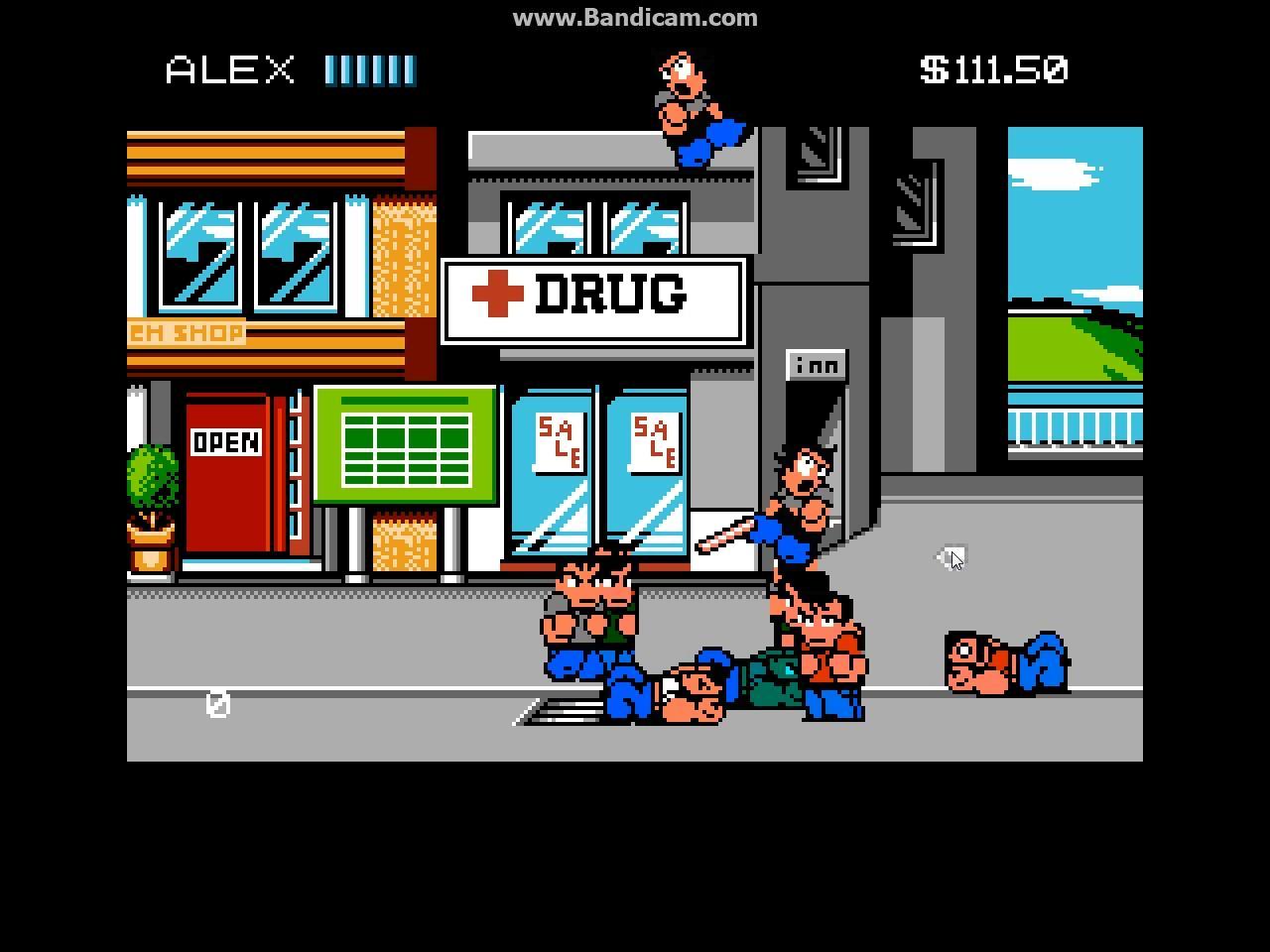Select the DRUG store sign
Image resolution: width=1270 pixels, height=952 pixels.
593,297
